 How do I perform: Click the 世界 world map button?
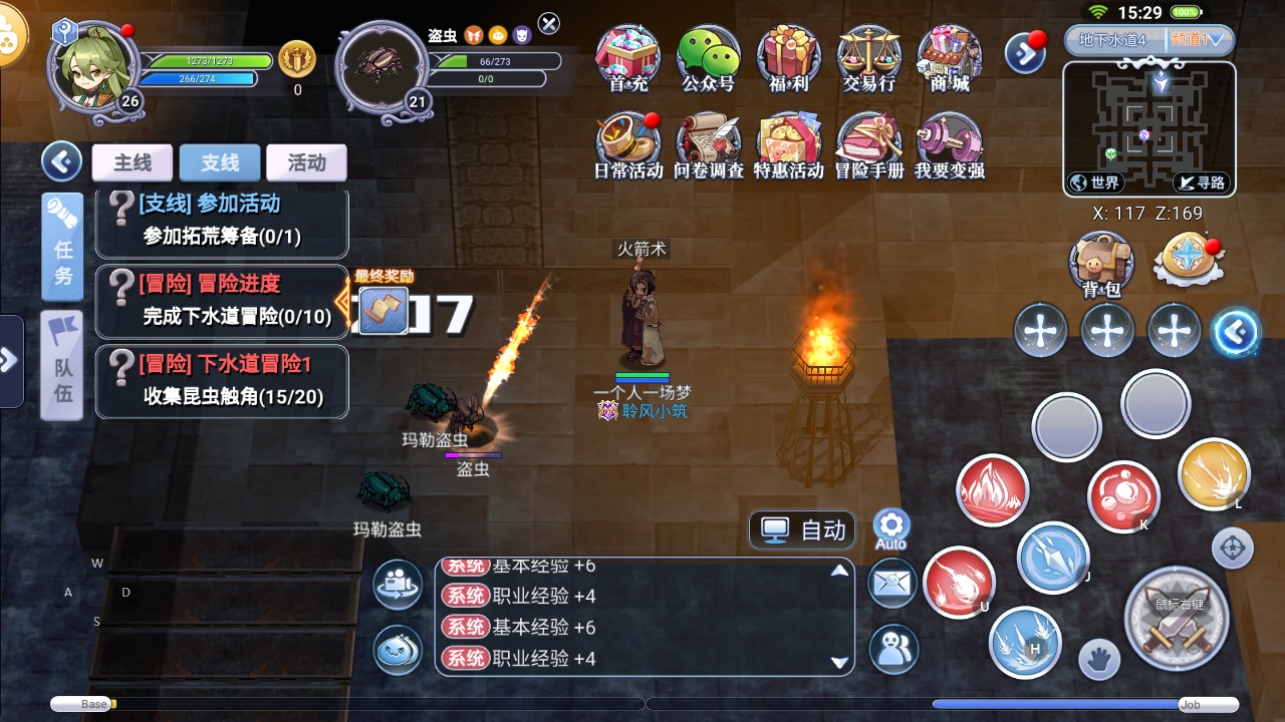point(1095,182)
